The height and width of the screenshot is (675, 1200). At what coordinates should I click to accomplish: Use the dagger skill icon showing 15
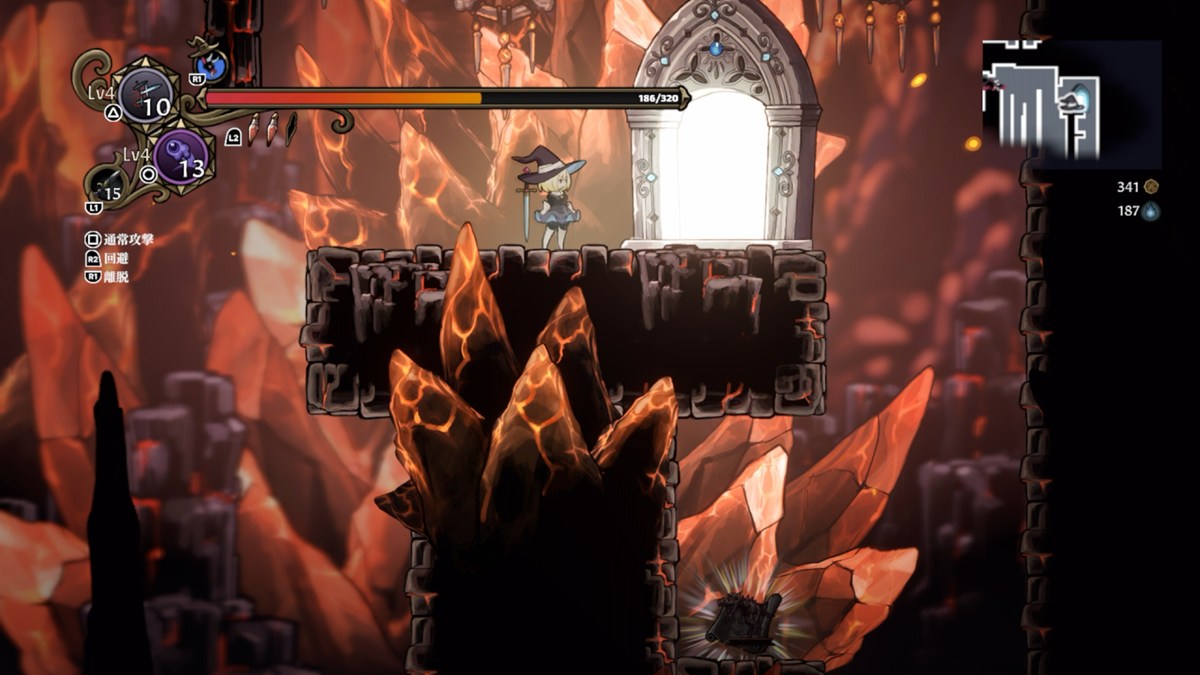109,187
